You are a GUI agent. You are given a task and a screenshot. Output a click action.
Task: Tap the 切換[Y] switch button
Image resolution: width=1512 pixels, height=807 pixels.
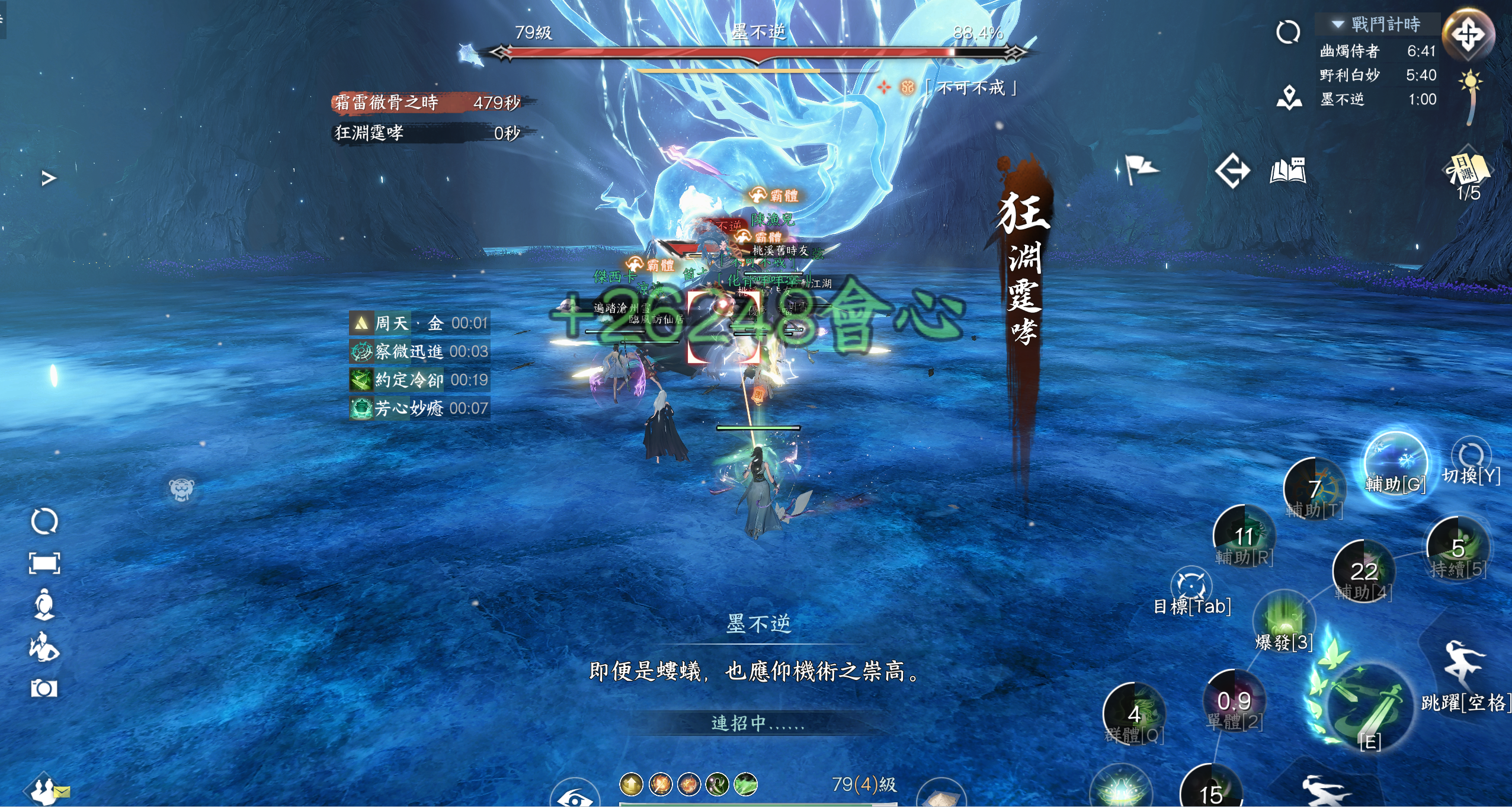(x=1471, y=462)
